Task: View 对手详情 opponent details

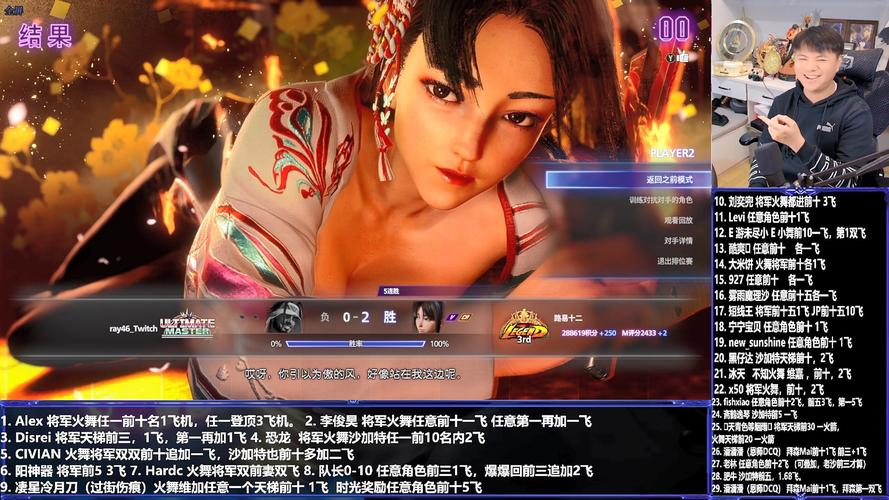Action: (677, 240)
